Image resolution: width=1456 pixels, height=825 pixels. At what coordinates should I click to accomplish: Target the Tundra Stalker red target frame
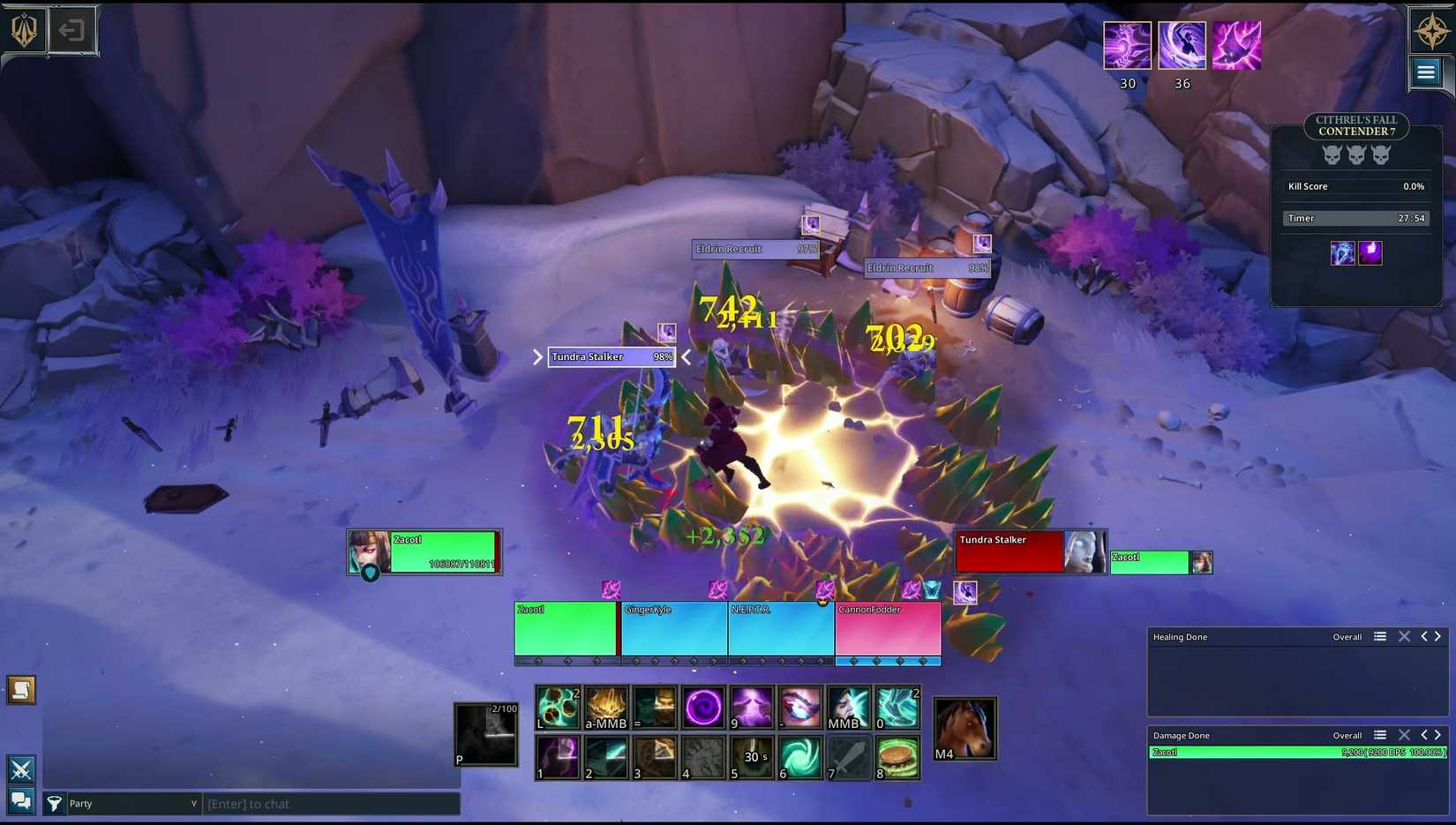[x=1010, y=552]
